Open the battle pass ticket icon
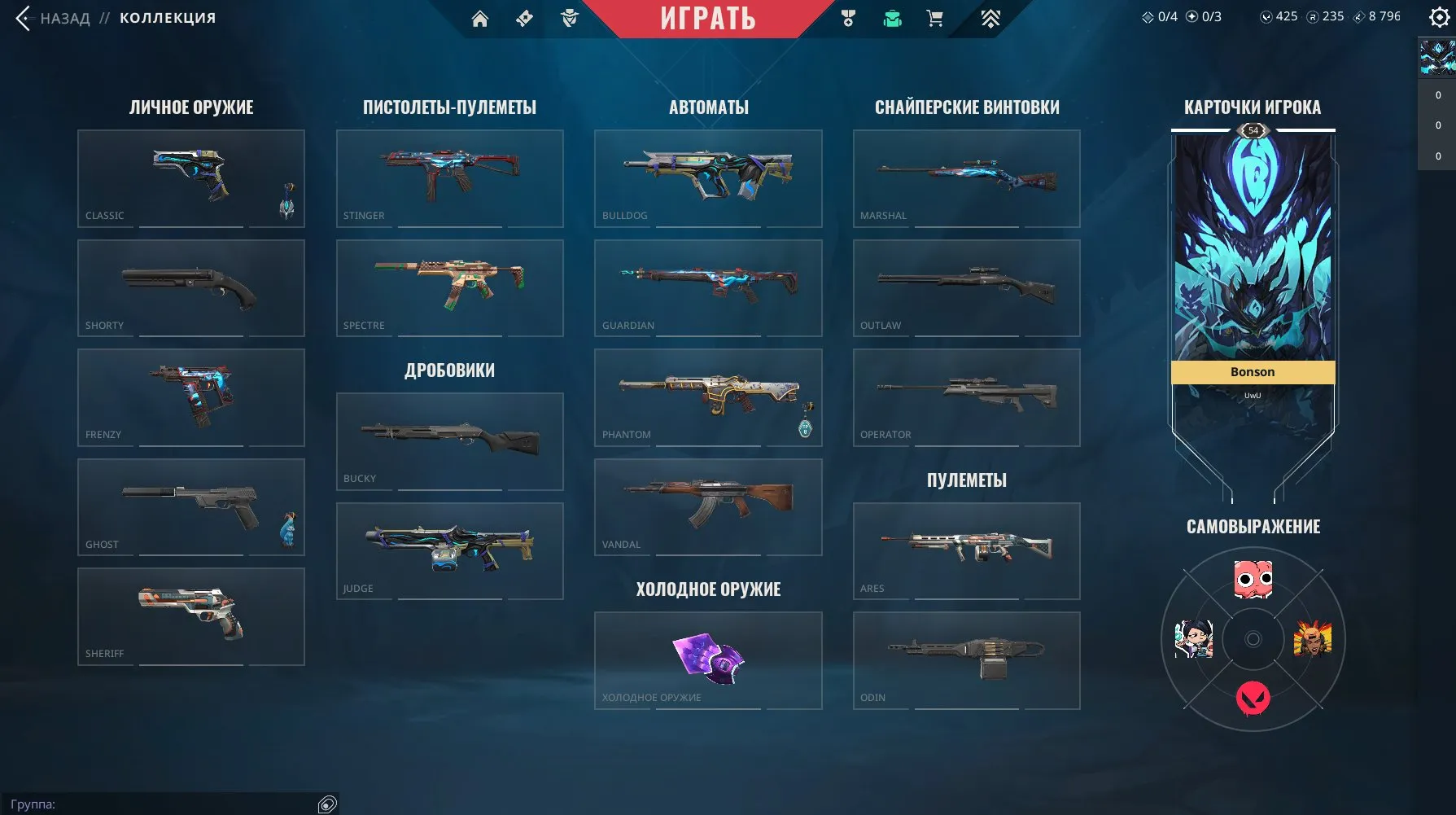This screenshot has height=815, width=1456. 523,18
